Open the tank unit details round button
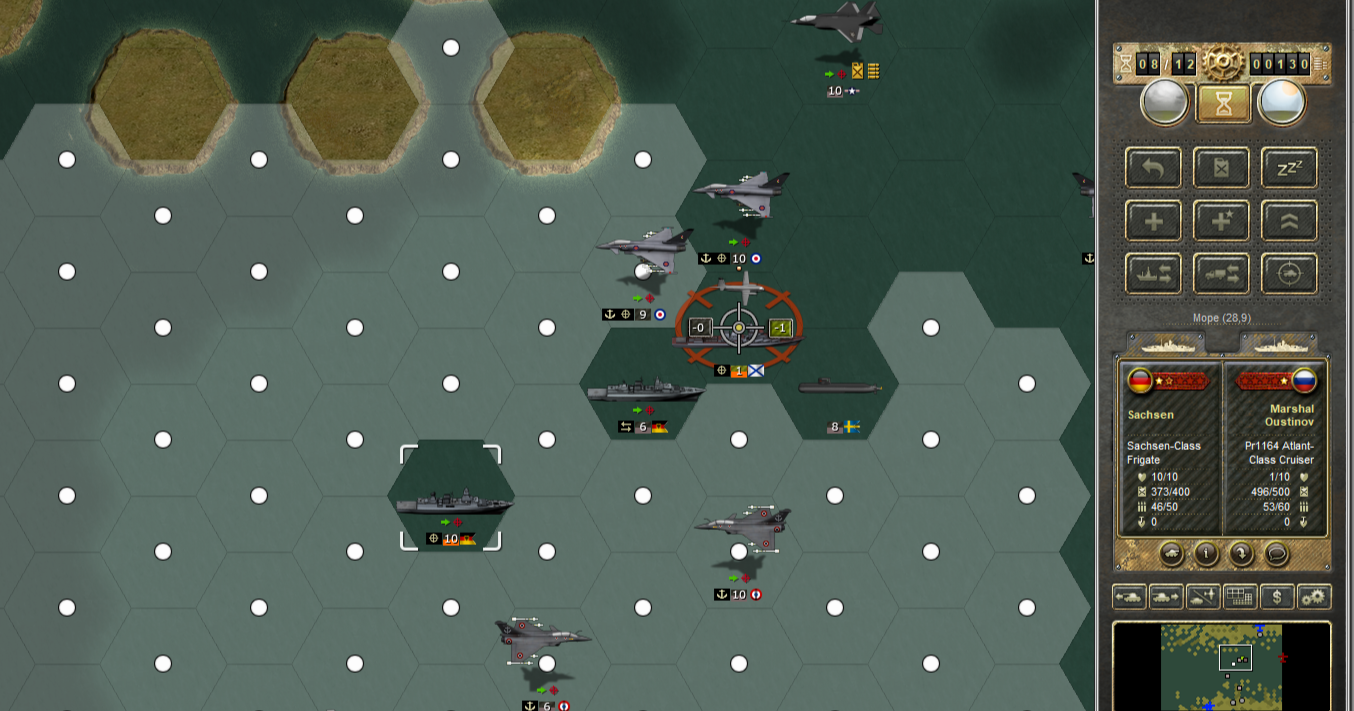Screen dimensions: 1354x711 point(1172,553)
